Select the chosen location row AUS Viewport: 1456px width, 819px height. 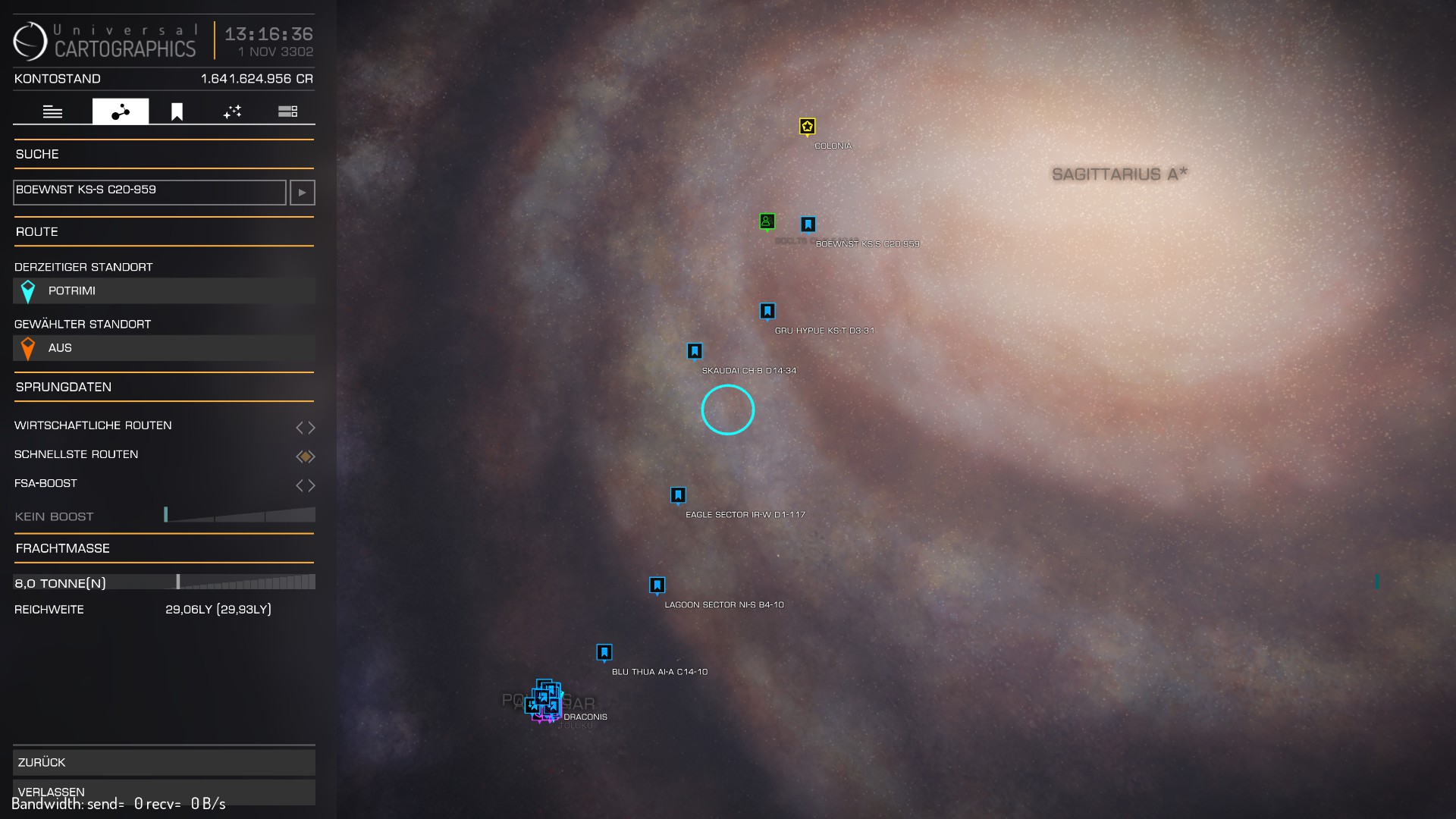[x=164, y=348]
